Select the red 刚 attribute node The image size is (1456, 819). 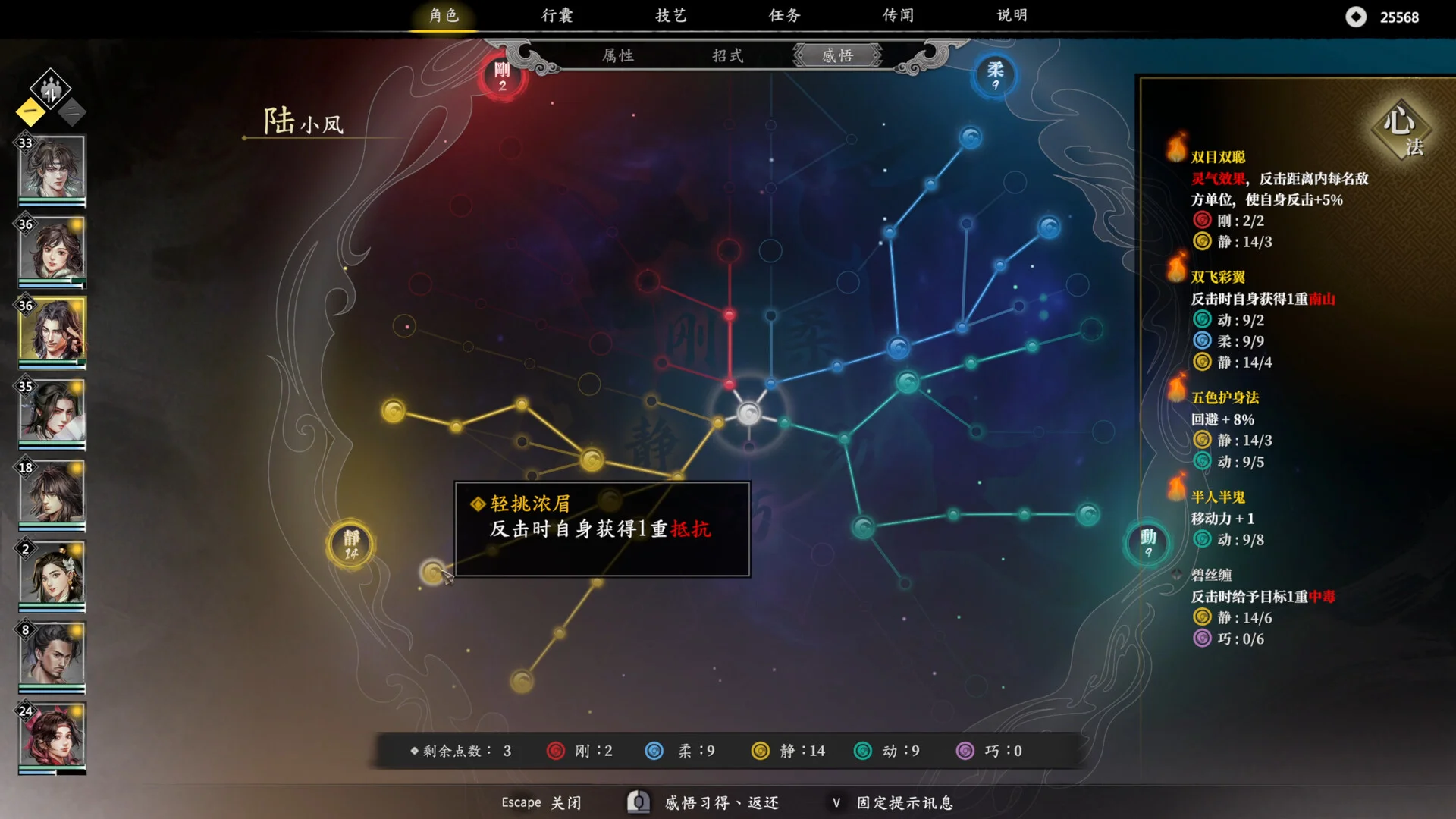502,78
